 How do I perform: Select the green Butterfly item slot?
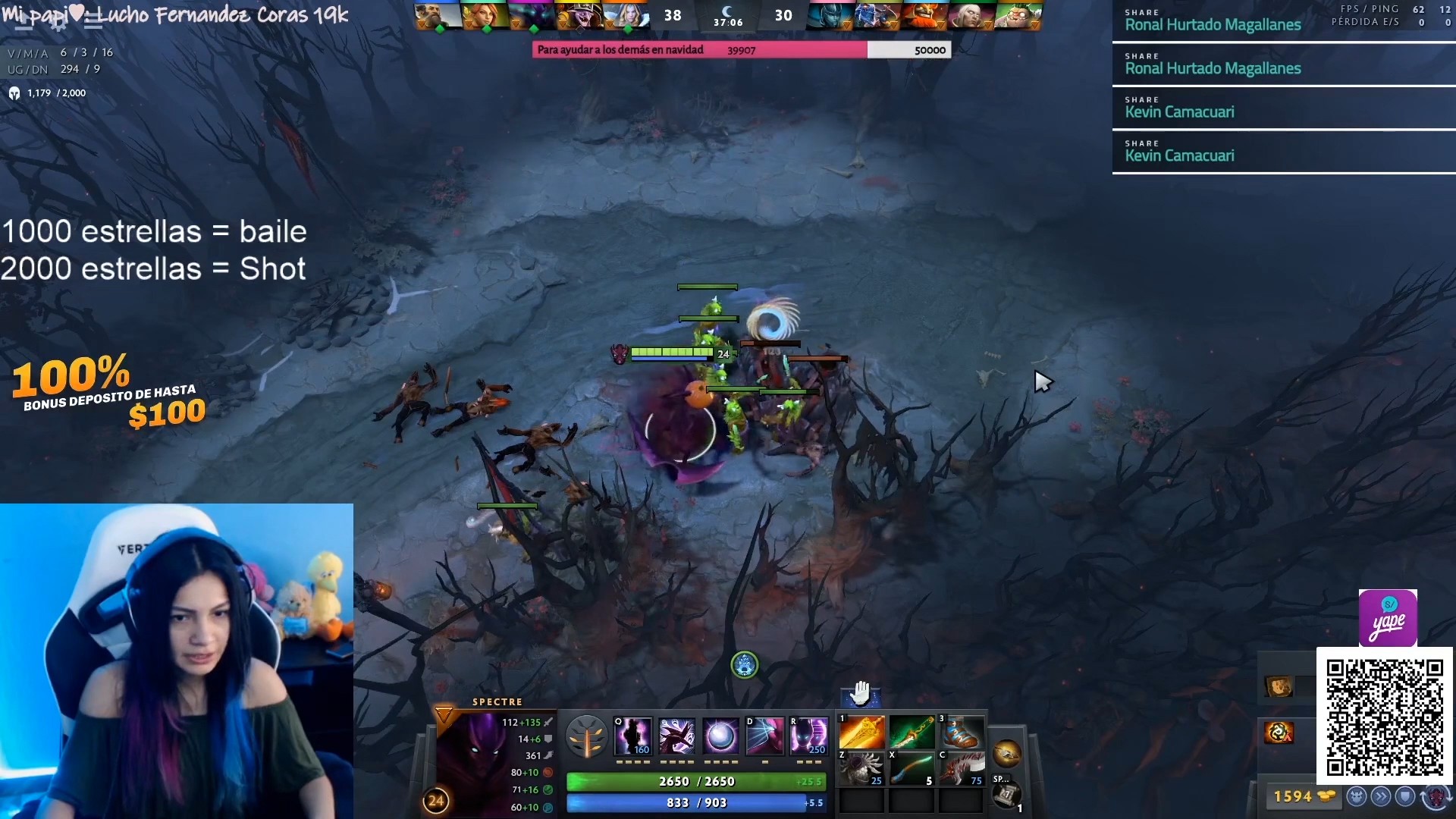912,733
